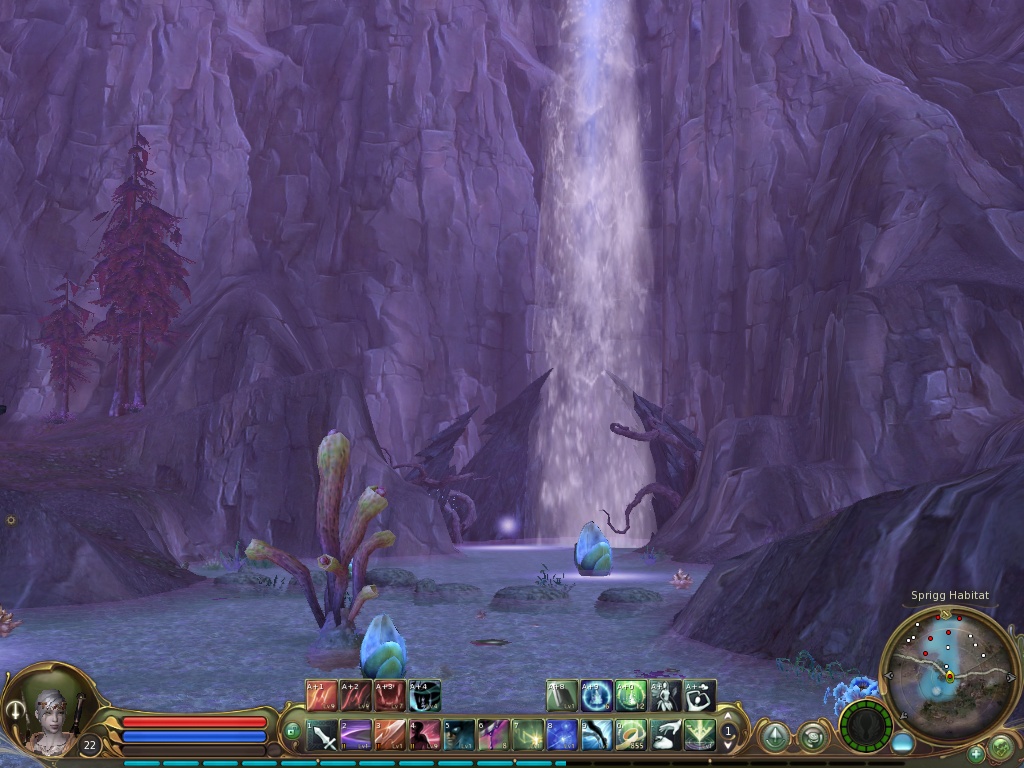The width and height of the screenshot is (1024, 768).
Task: Cast the blue starburst skill in slot 8
Action: click(x=562, y=735)
